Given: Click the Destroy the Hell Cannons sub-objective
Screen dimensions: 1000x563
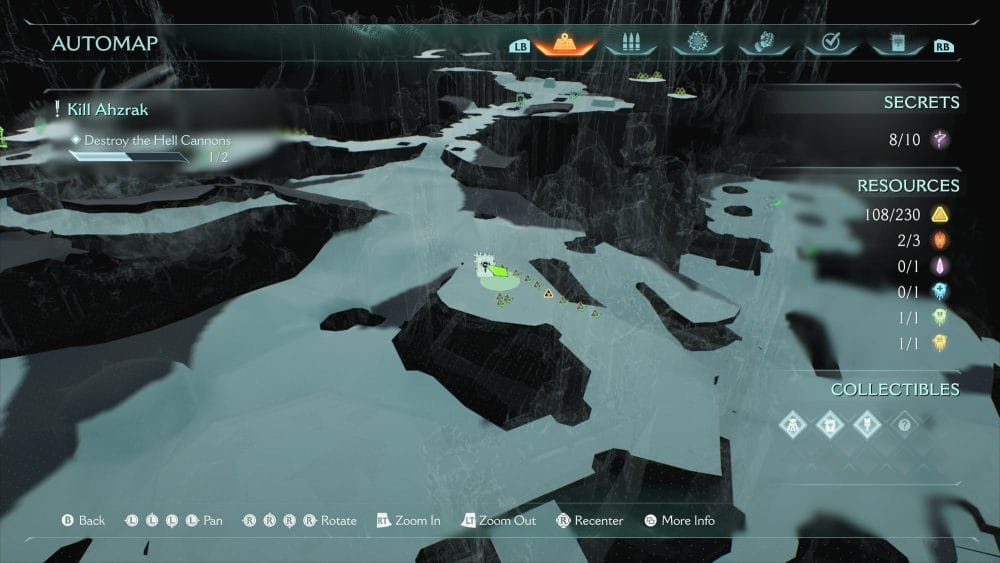Looking at the screenshot, I should click(157, 141).
